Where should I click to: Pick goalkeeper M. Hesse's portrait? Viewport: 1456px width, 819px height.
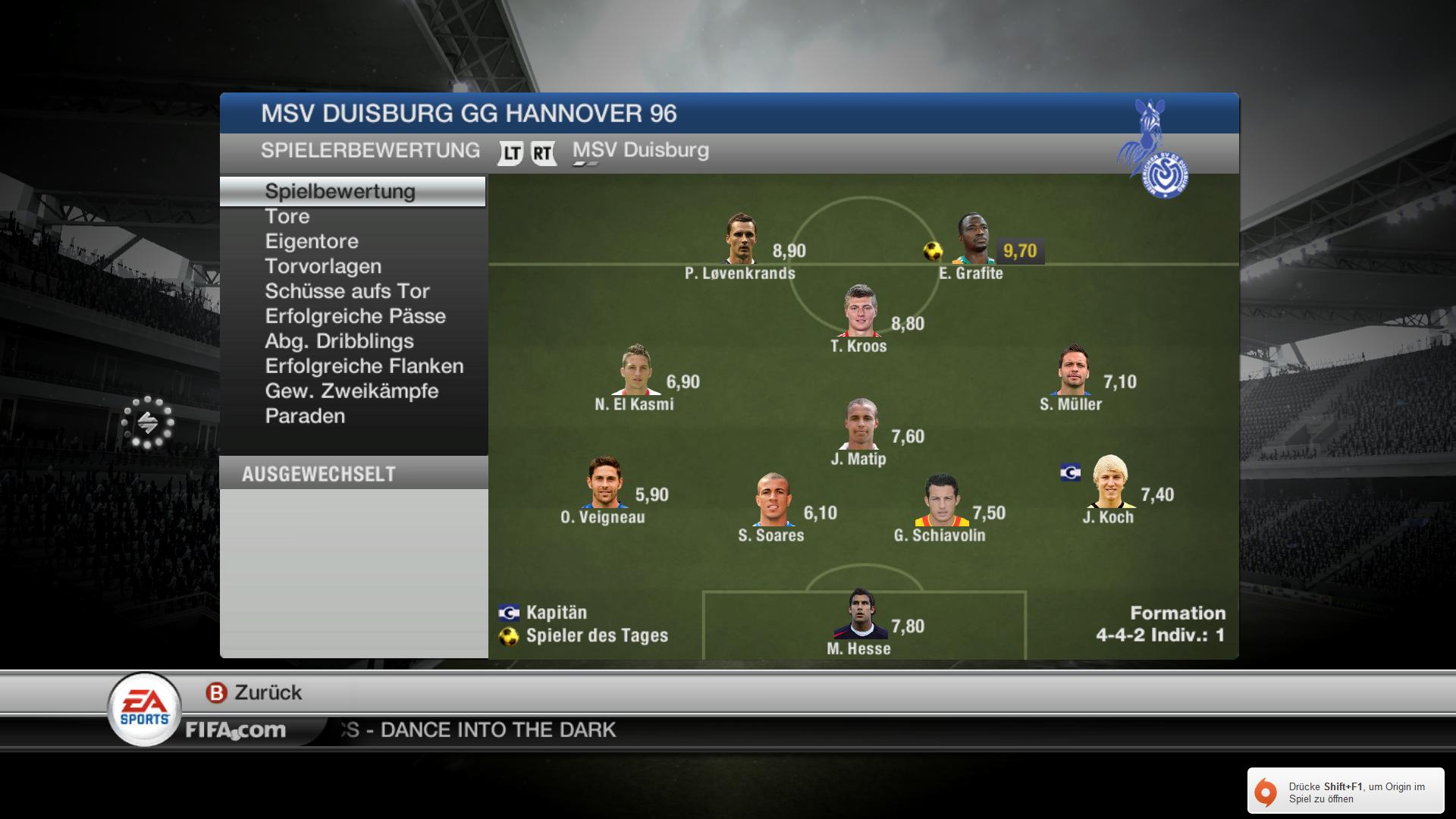861,614
